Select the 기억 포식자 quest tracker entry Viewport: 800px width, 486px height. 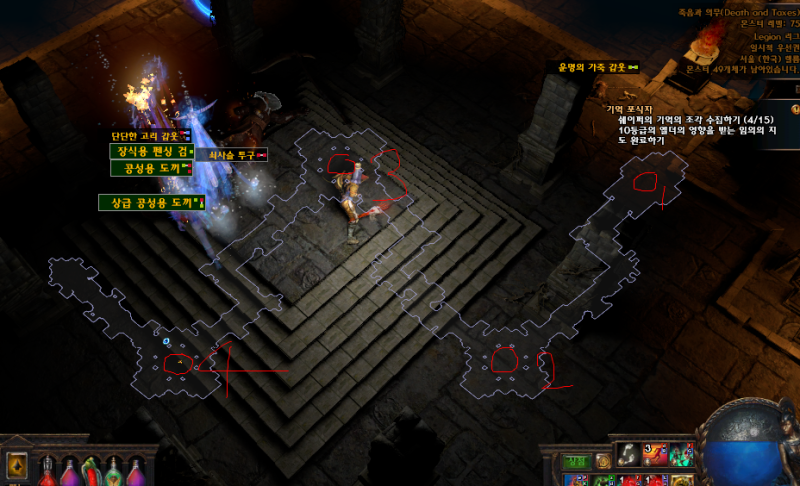pyautogui.click(x=628, y=109)
